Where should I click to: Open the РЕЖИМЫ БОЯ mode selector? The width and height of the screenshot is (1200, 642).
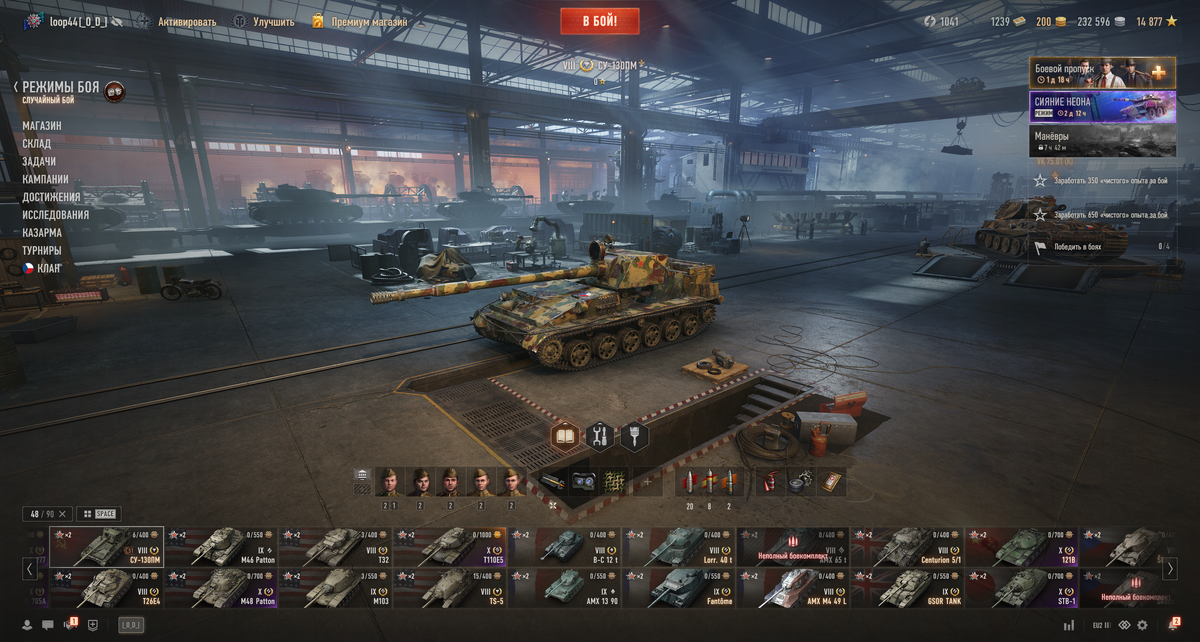coord(61,88)
